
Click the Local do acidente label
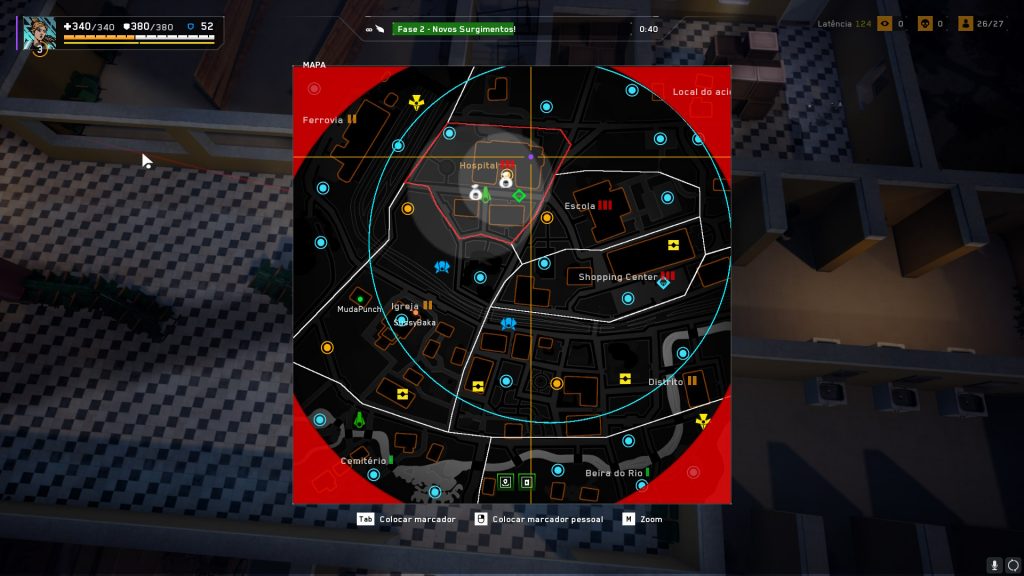point(701,92)
